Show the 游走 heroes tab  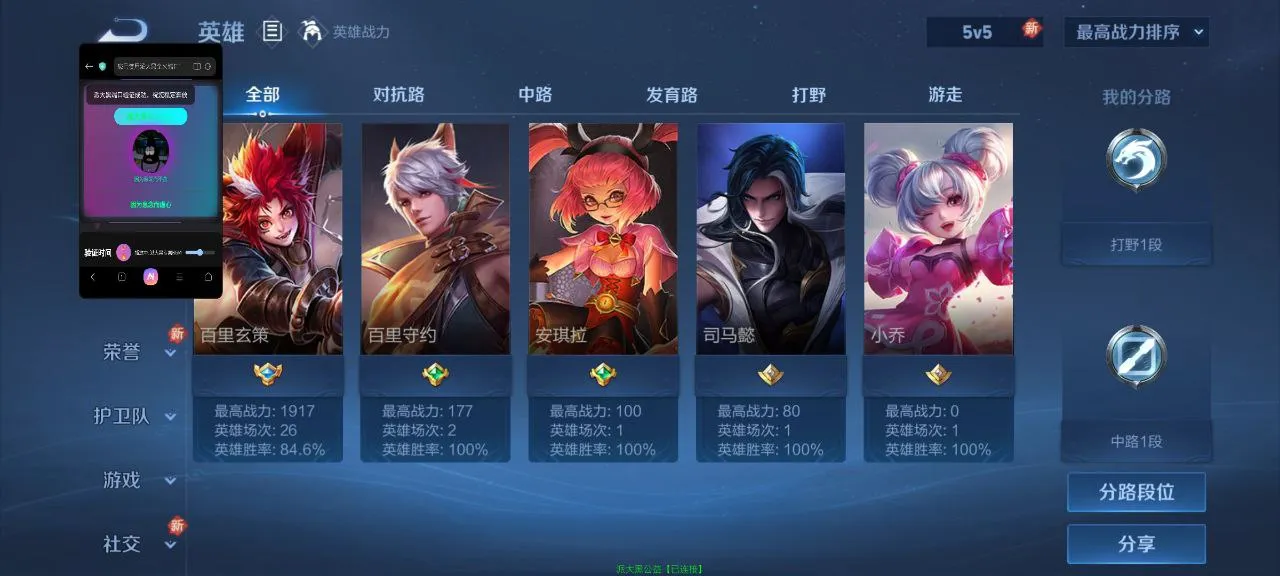click(x=945, y=95)
